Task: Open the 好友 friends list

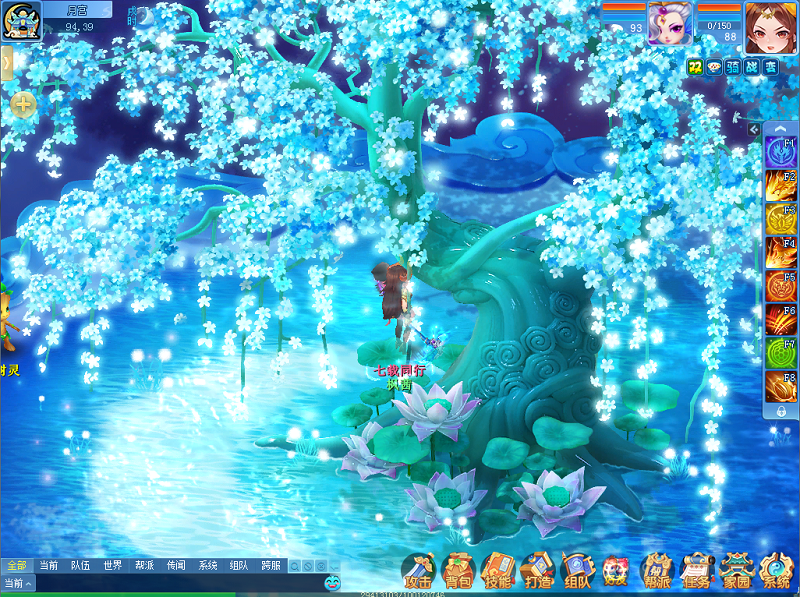Action: click(x=616, y=571)
